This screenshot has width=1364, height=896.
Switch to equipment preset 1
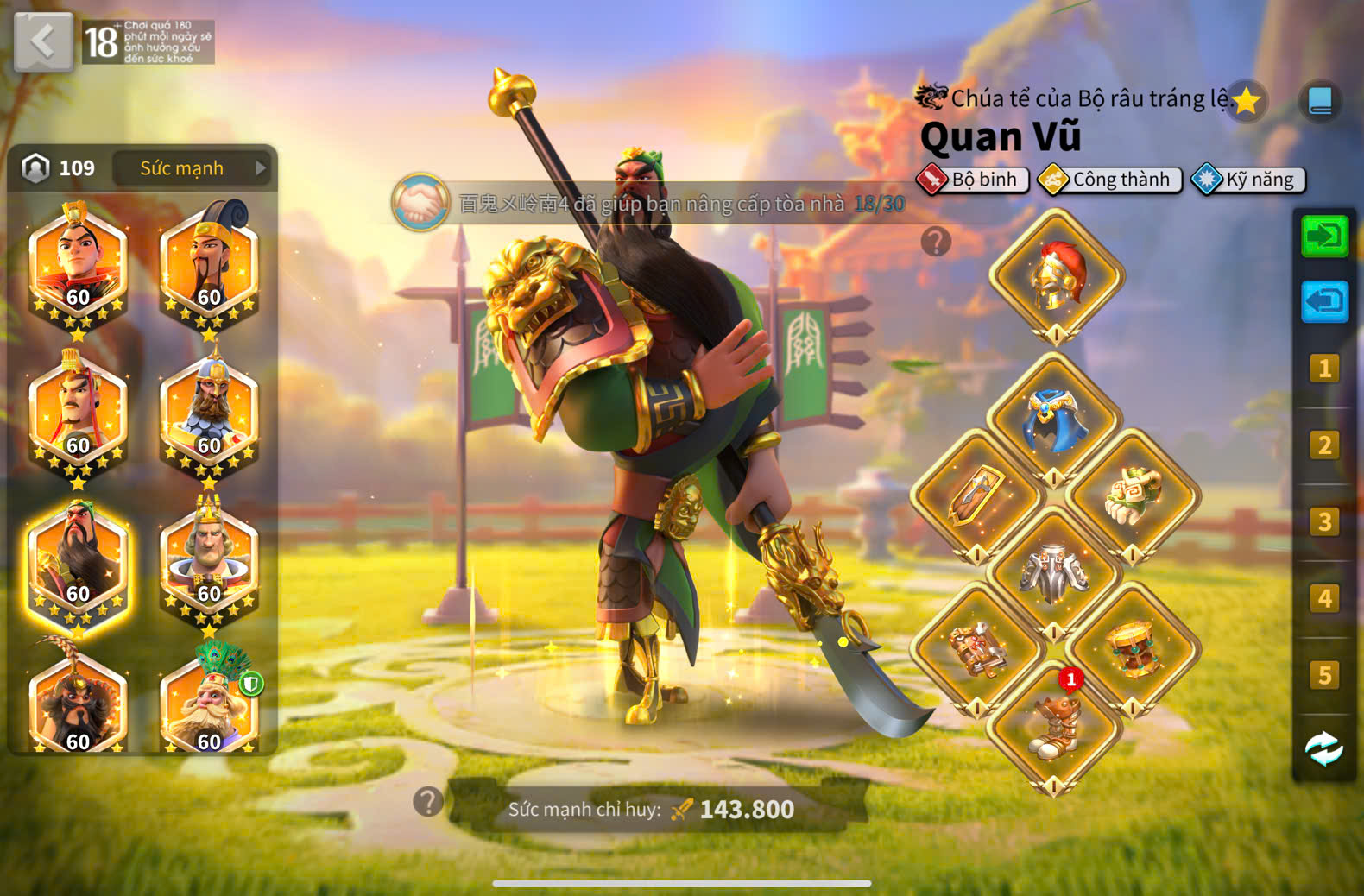[x=1324, y=369]
